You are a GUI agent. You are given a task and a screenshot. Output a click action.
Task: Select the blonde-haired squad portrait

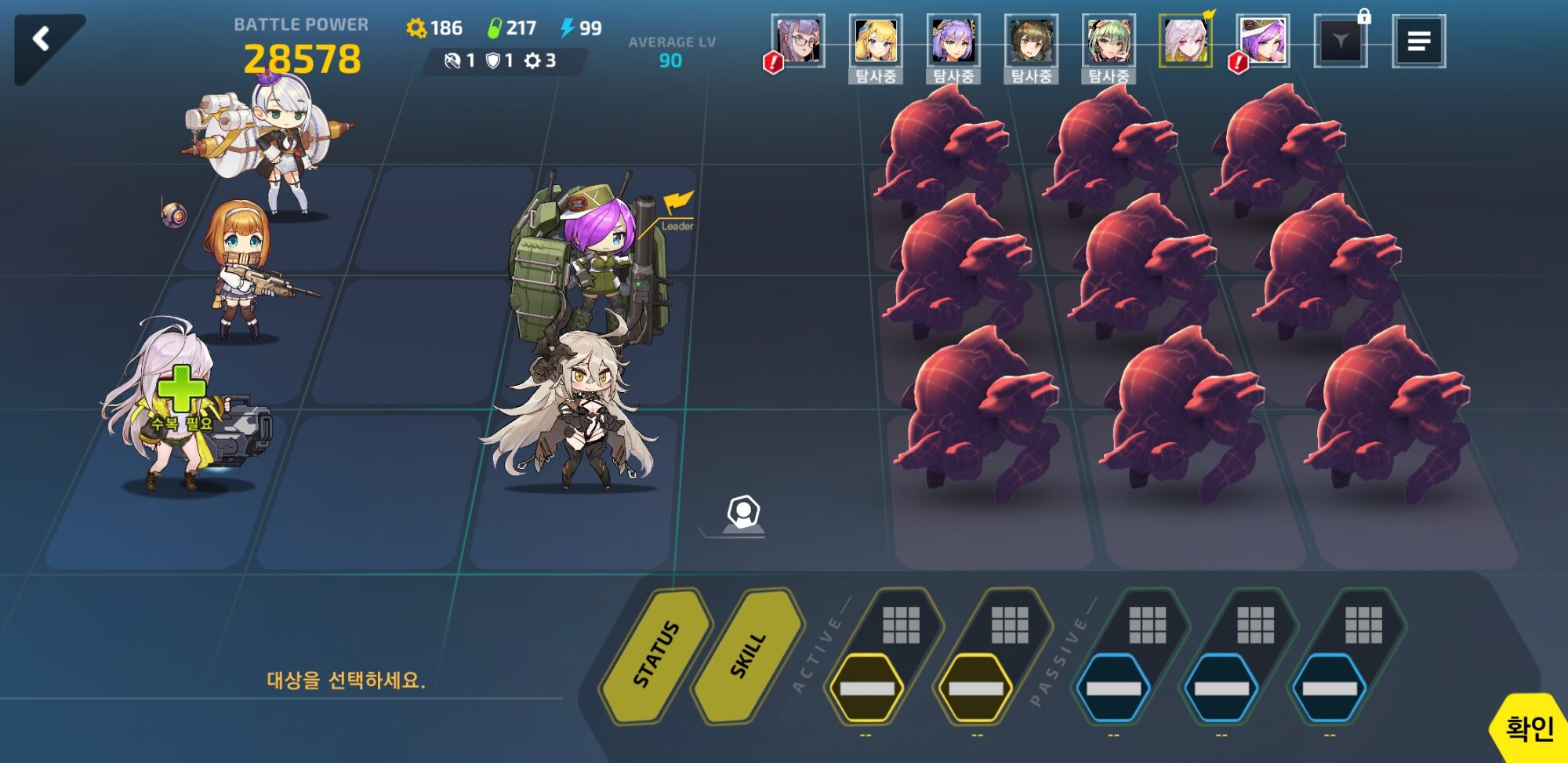click(x=876, y=41)
